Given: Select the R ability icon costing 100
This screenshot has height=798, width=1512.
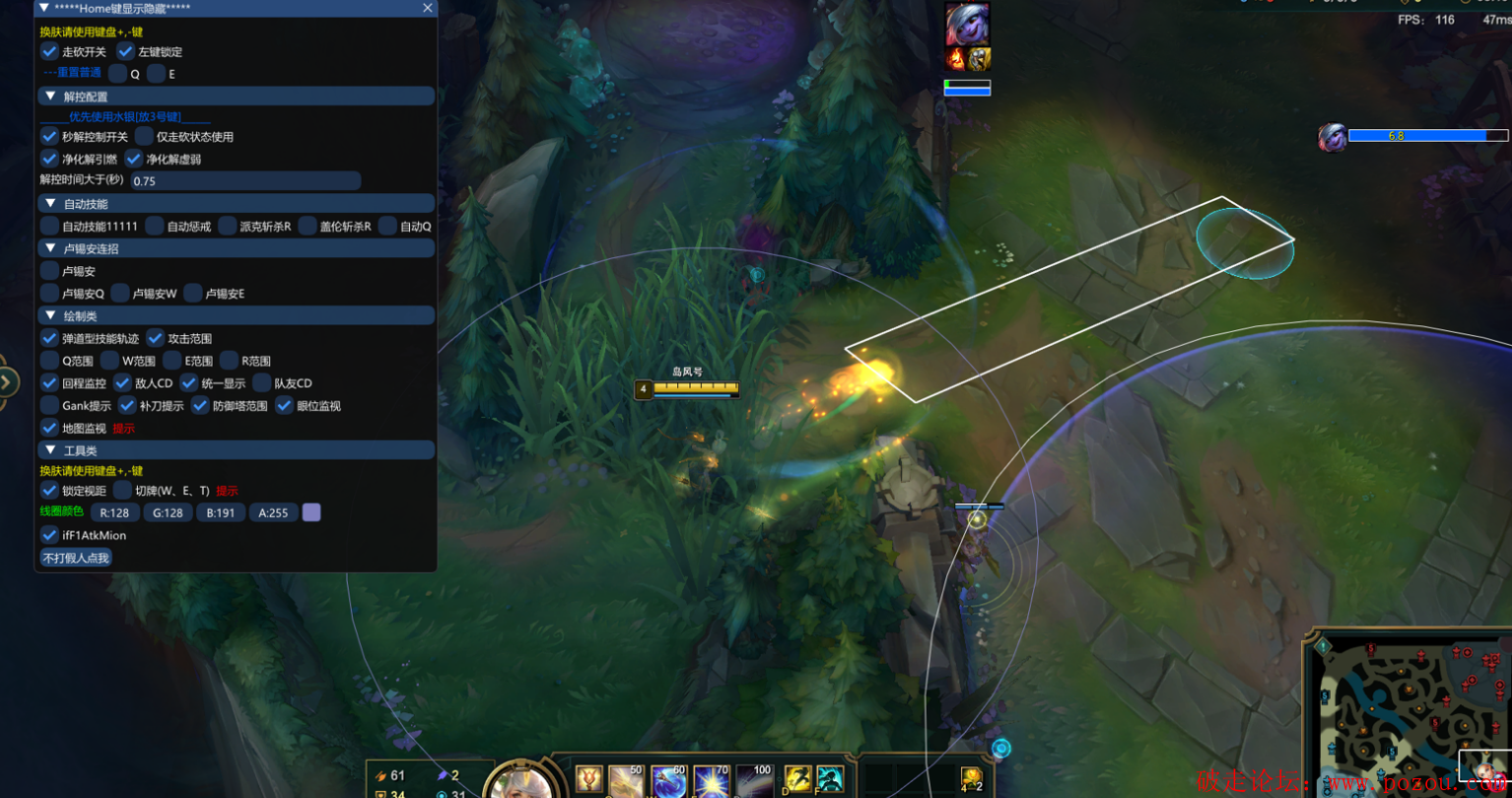Looking at the screenshot, I should (754, 782).
